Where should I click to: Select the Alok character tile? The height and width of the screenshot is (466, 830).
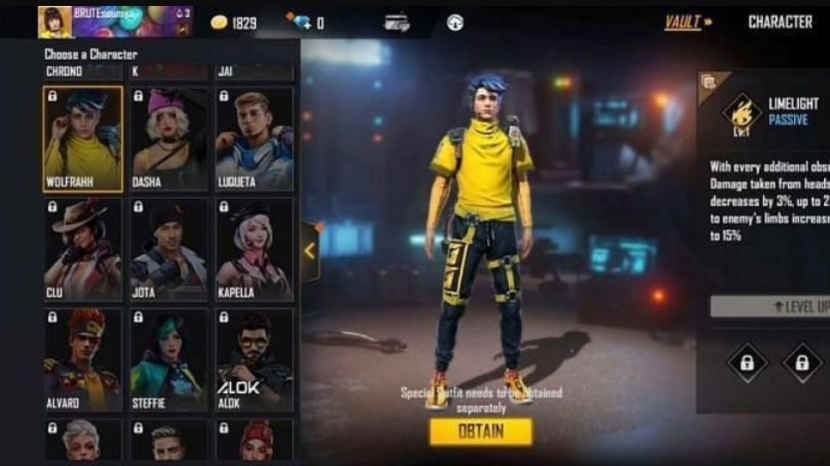[255, 360]
